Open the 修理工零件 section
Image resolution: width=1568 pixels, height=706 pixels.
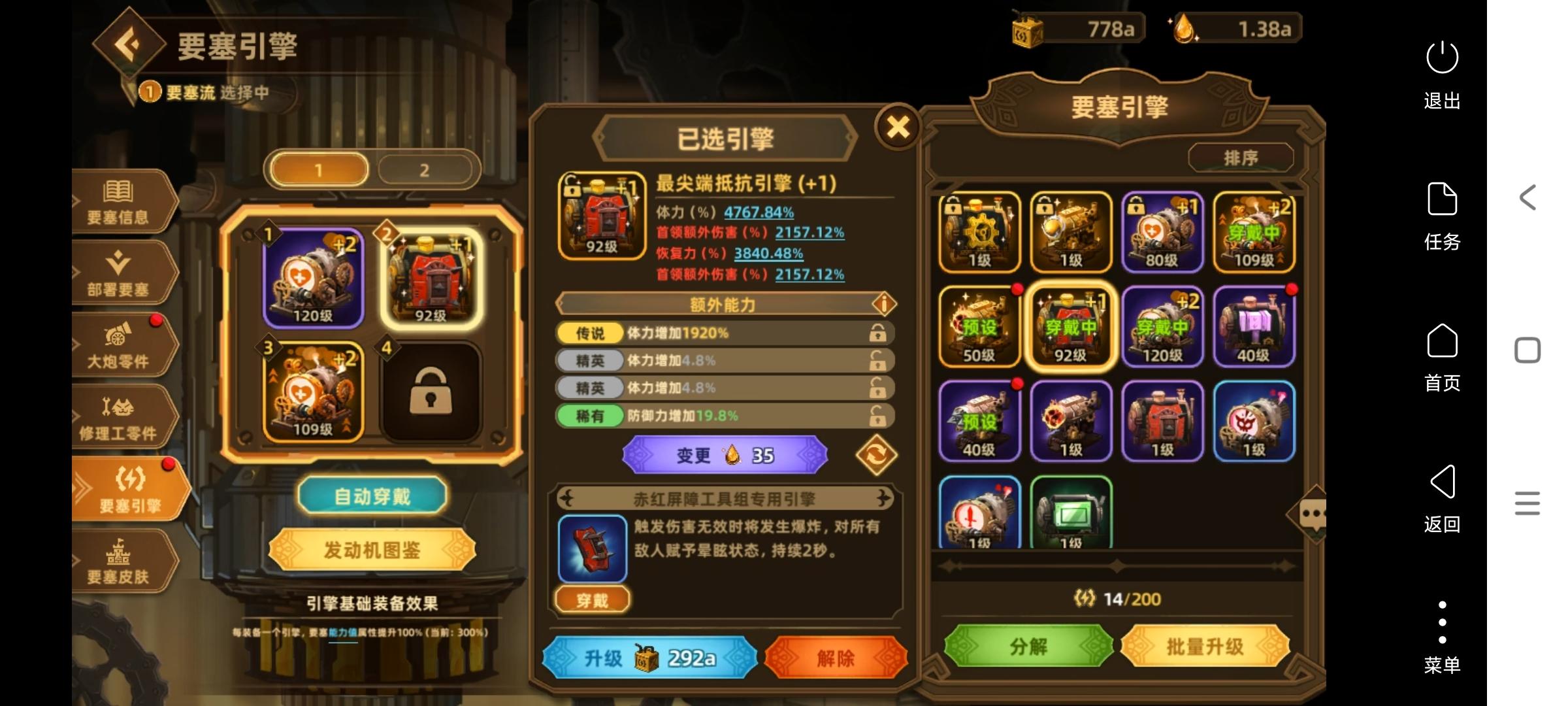click(121, 418)
